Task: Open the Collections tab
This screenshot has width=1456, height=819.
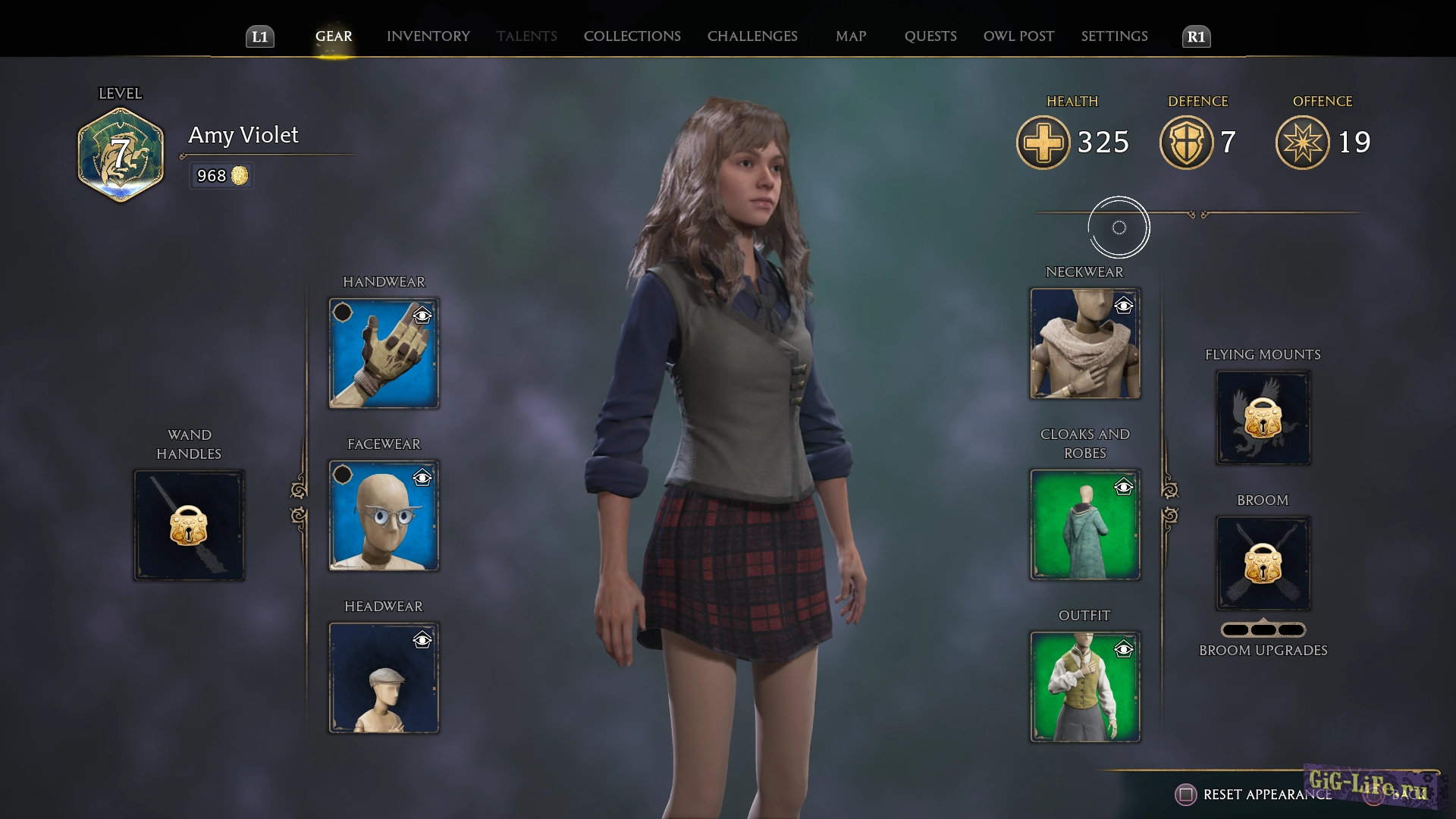Action: click(x=632, y=36)
